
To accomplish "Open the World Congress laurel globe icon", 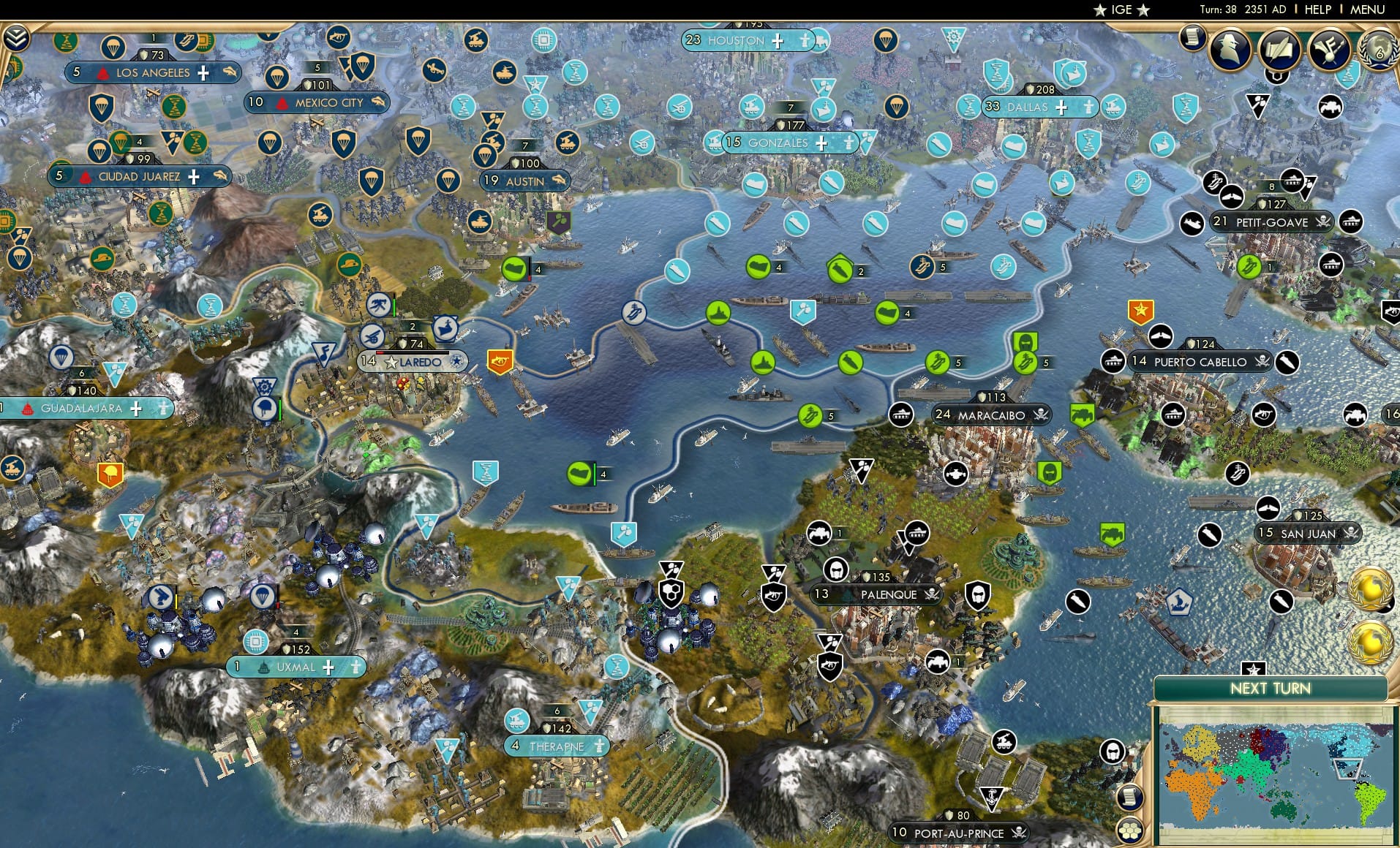I will (x=1380, y=51).
